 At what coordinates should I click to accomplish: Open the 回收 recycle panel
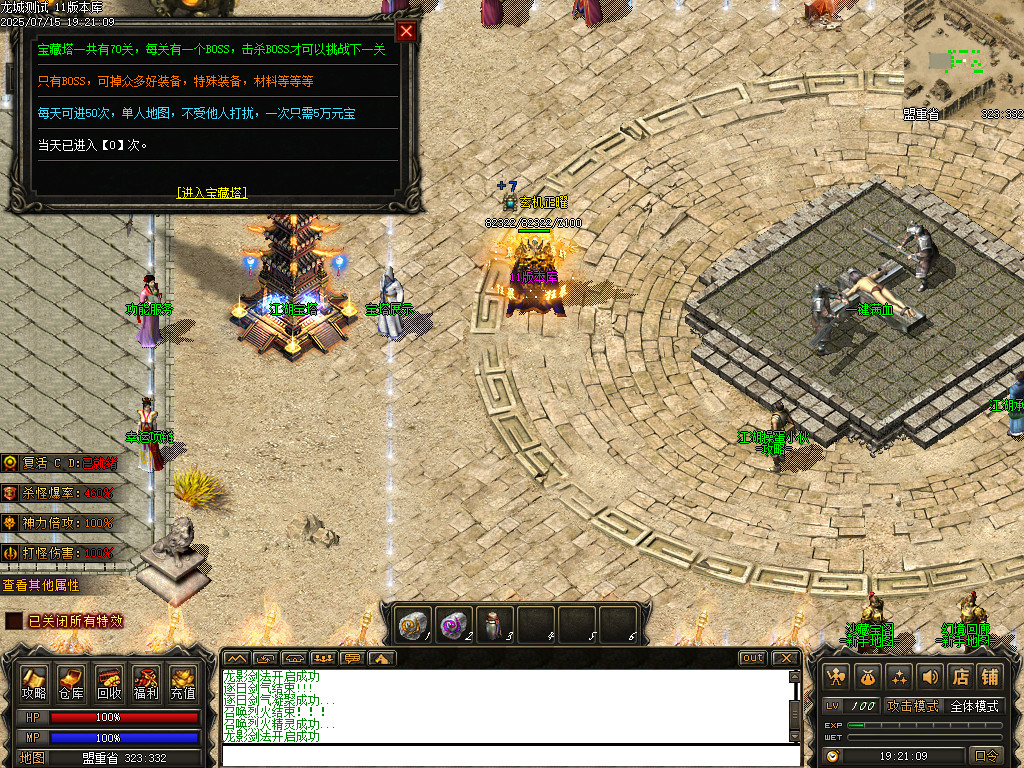[109, 682]
